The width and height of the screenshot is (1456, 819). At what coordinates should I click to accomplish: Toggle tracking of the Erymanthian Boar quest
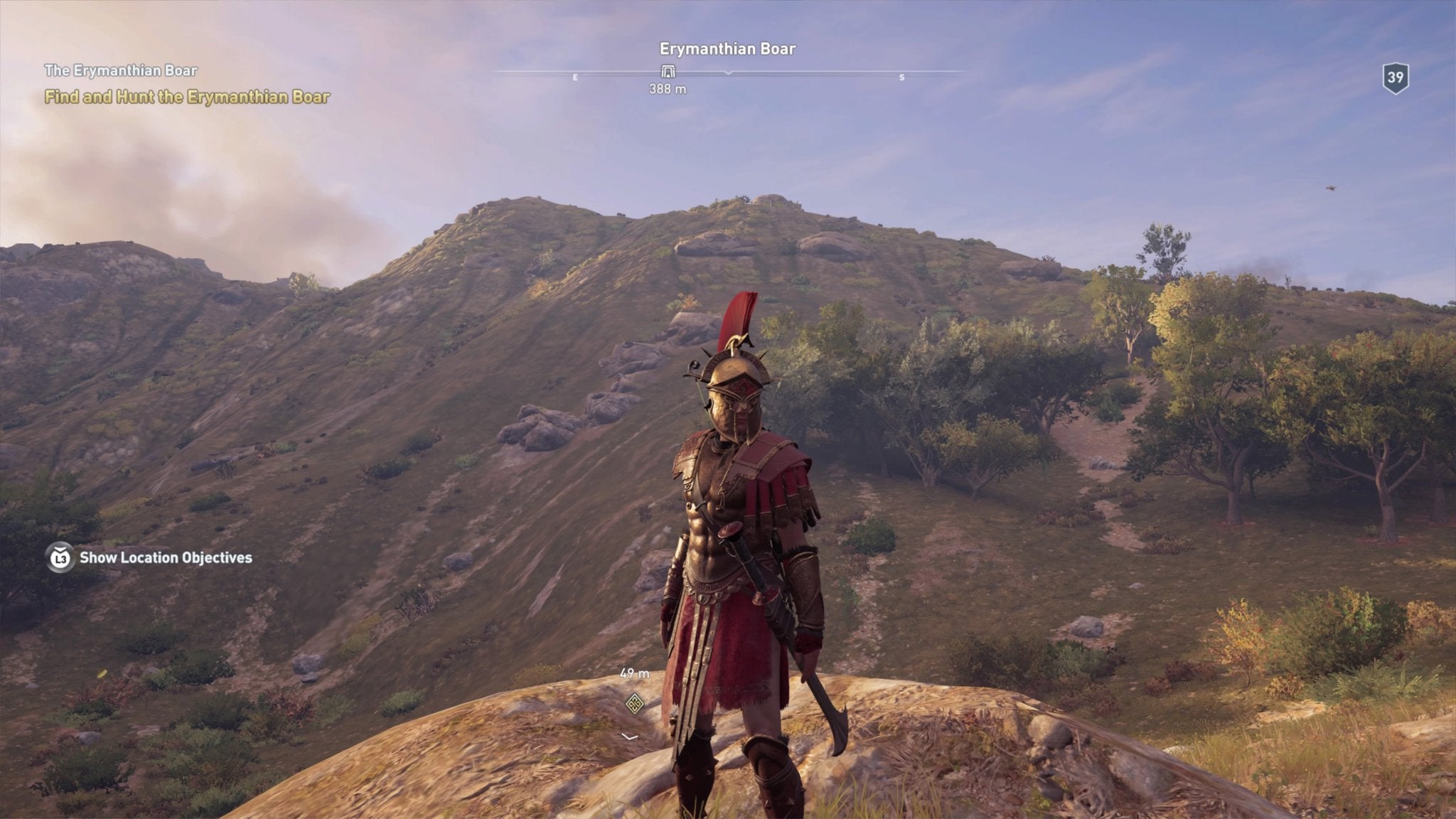(122, 70)
